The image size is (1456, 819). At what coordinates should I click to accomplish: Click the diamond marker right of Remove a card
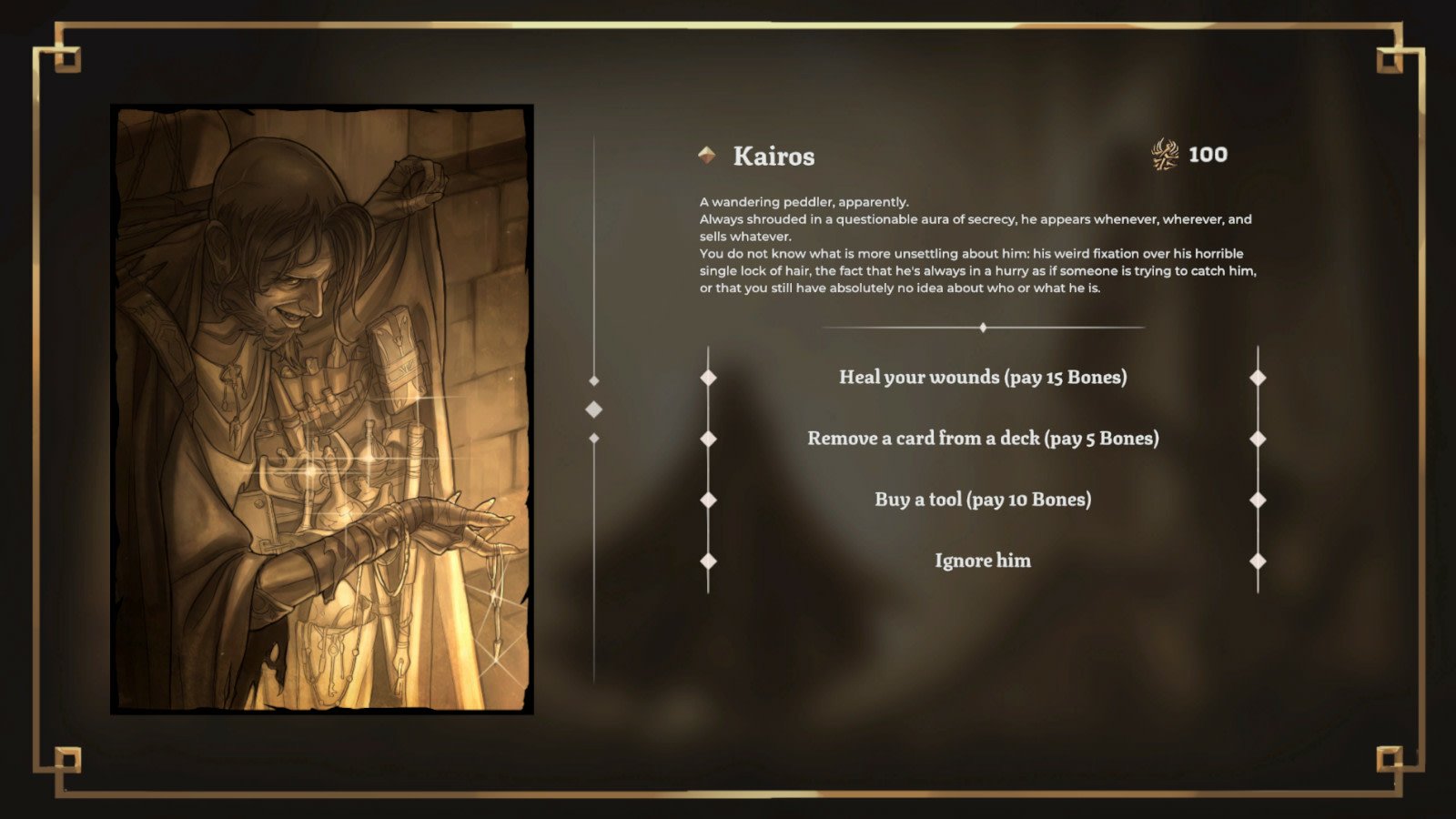pos(1259,438)
